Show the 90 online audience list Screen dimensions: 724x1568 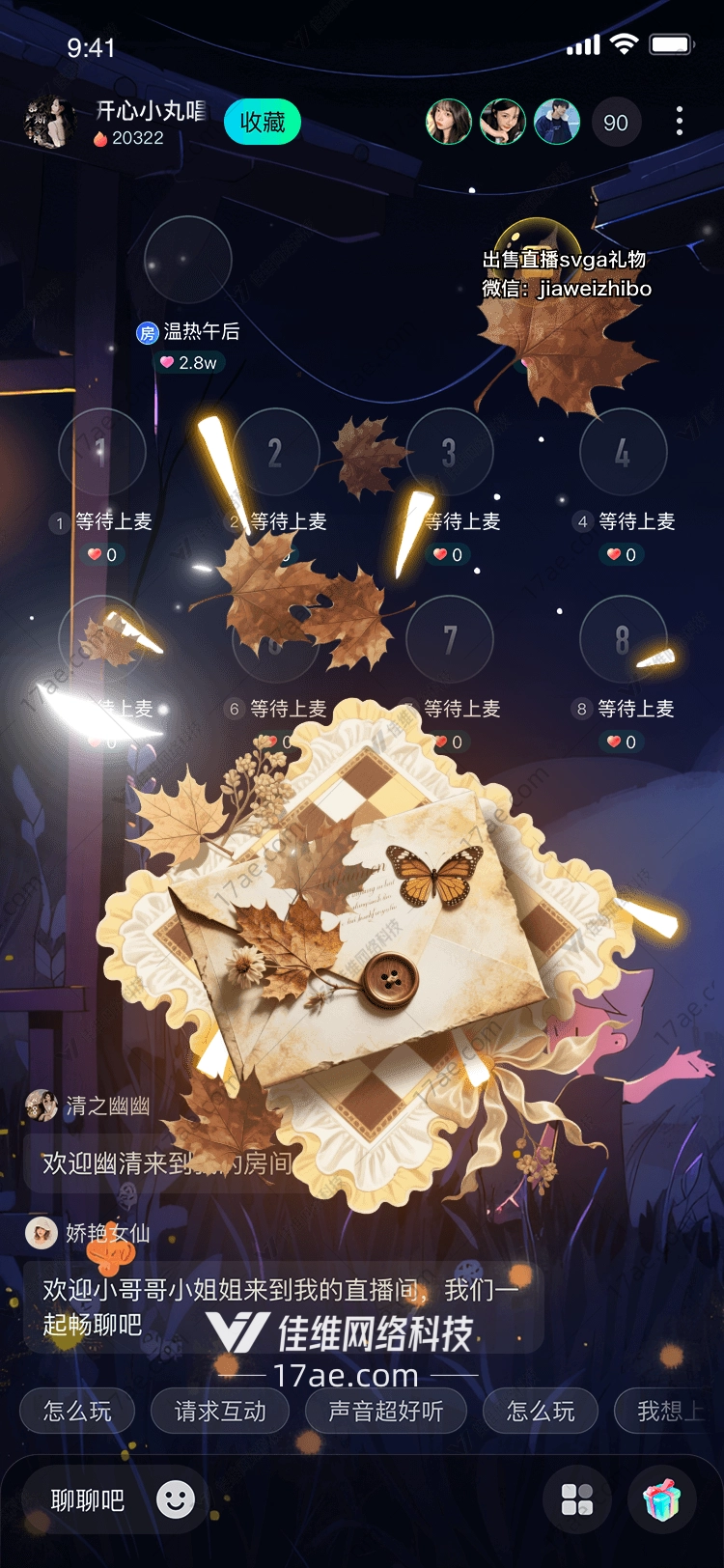tap(615, 123)
